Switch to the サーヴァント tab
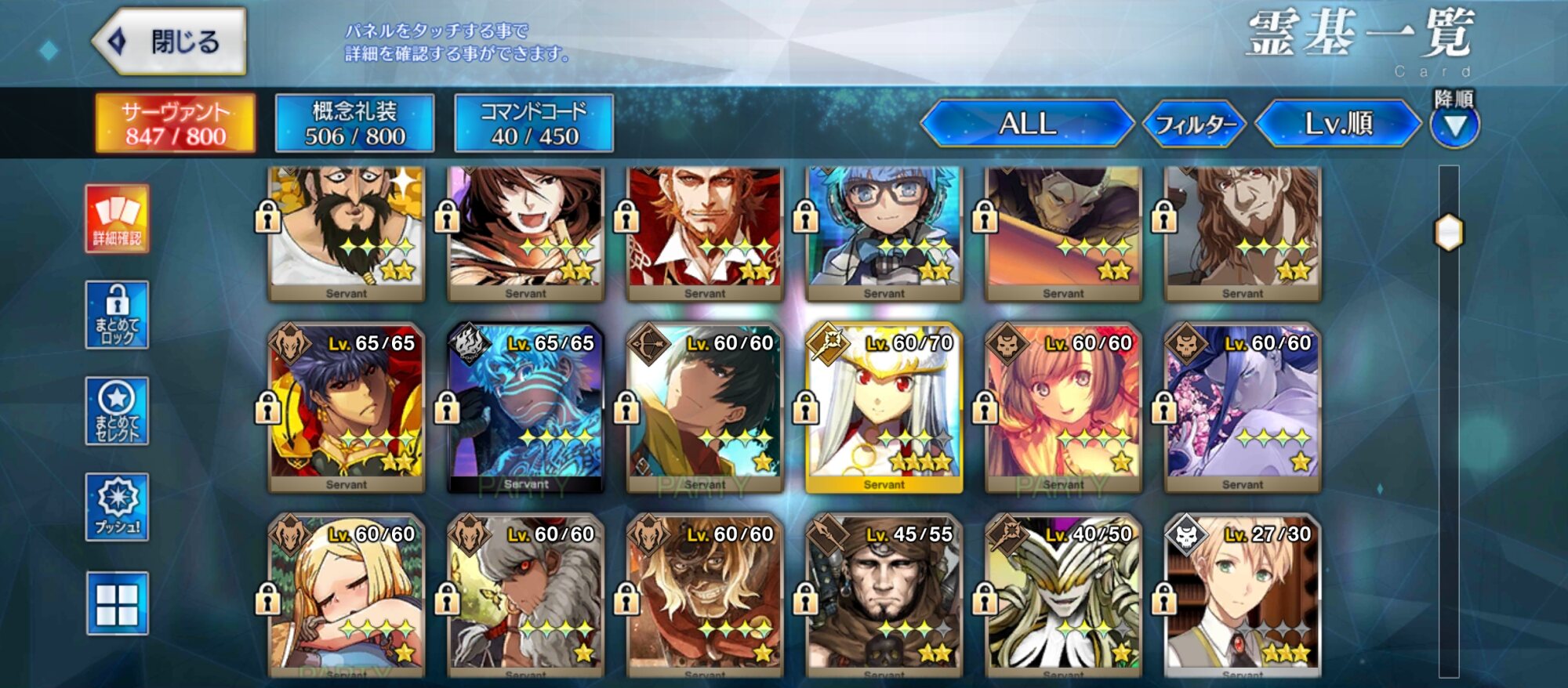1568x688 pixels. pyautogui.click(x=175, y=123)
